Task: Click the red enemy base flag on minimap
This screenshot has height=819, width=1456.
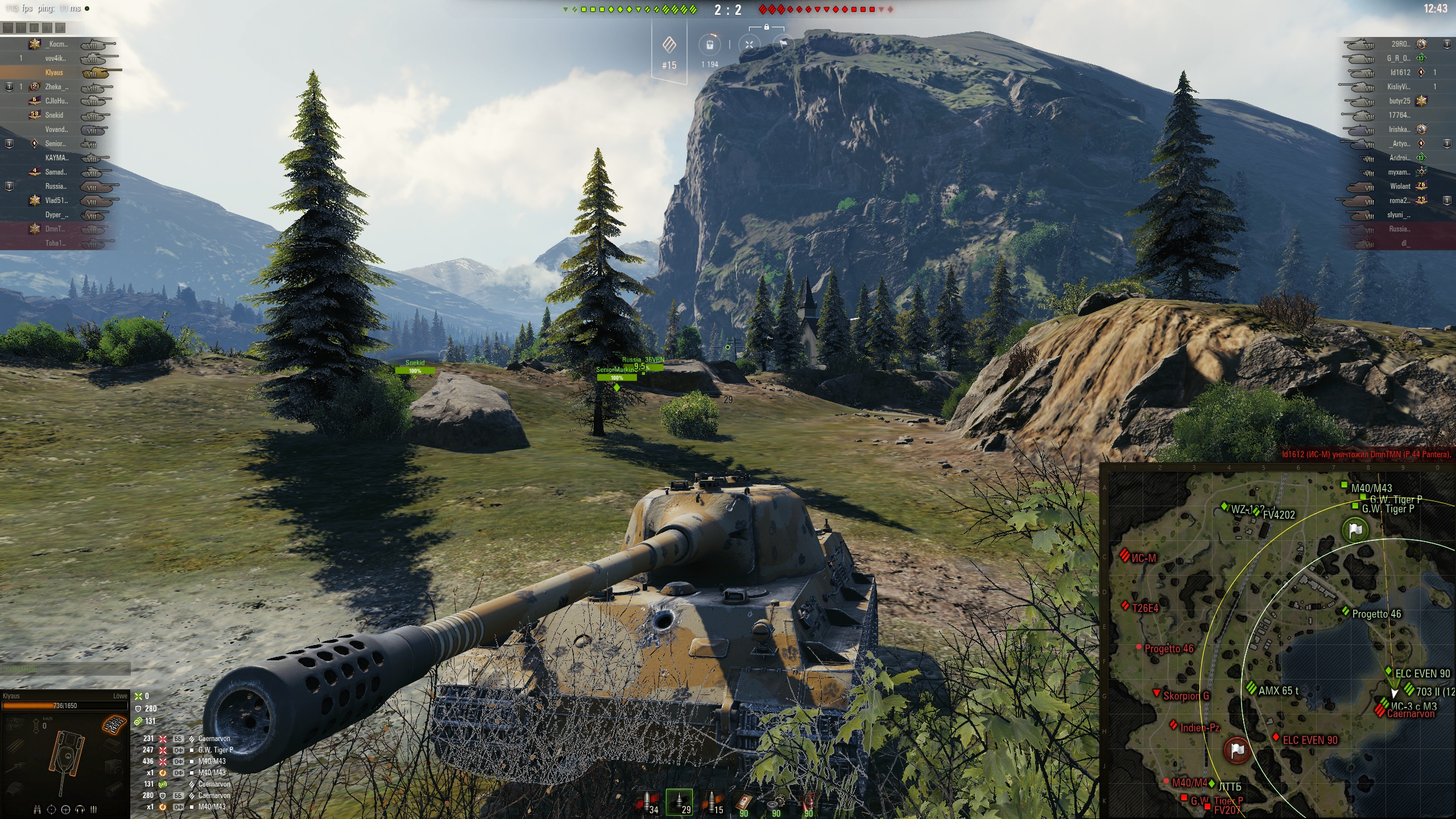Action: pos(1236,750)
